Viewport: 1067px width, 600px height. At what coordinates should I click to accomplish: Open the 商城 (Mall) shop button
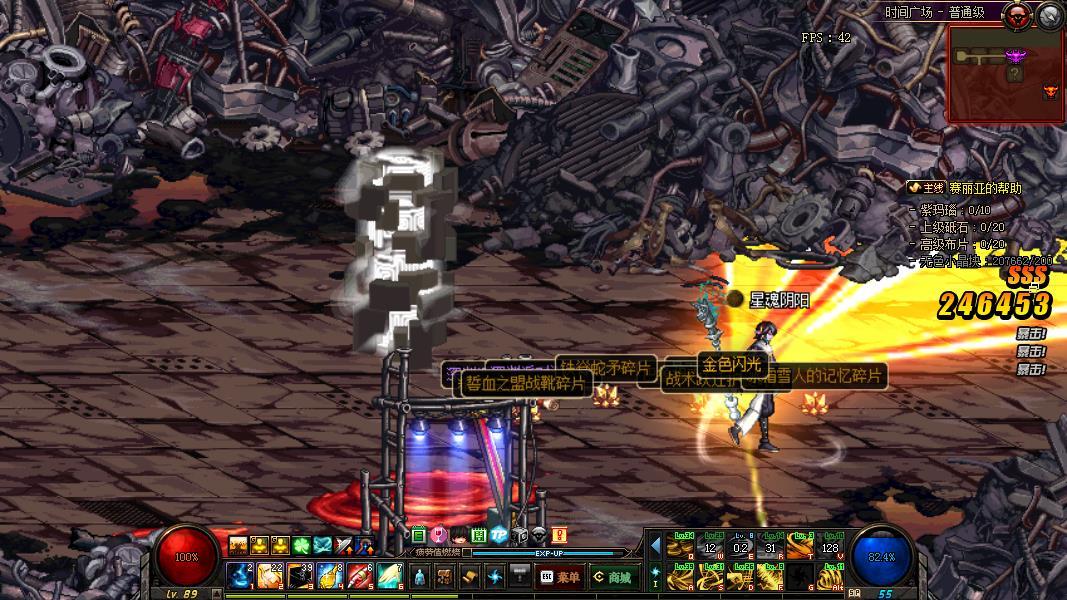[613, 577]
